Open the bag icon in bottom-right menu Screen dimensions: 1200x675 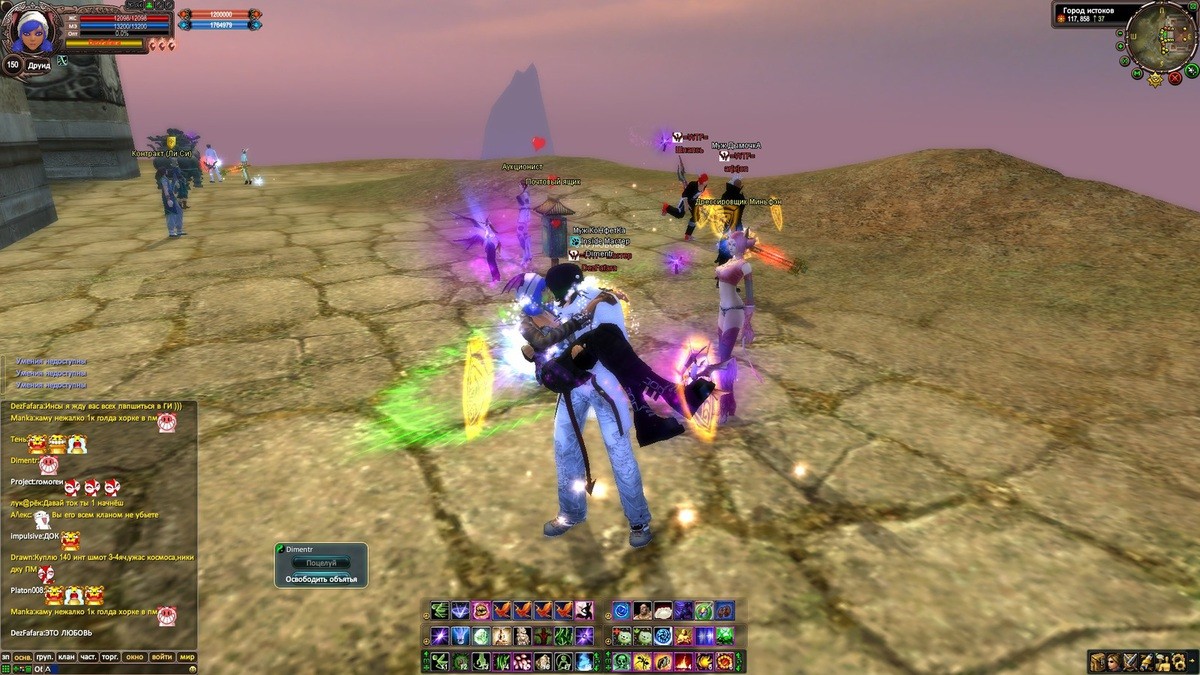[x=1098, y=661]
